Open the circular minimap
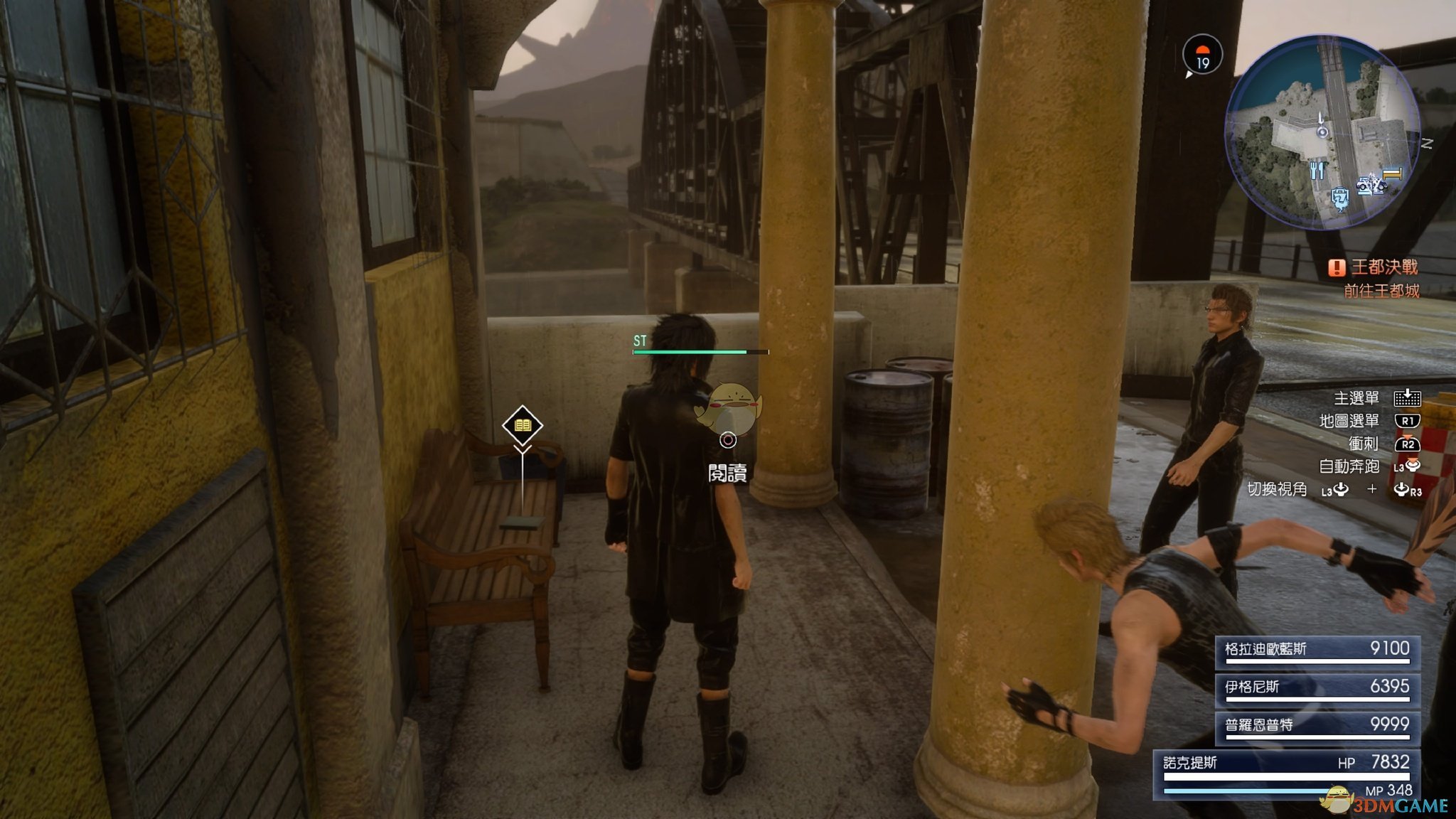 coord(1322,132)
